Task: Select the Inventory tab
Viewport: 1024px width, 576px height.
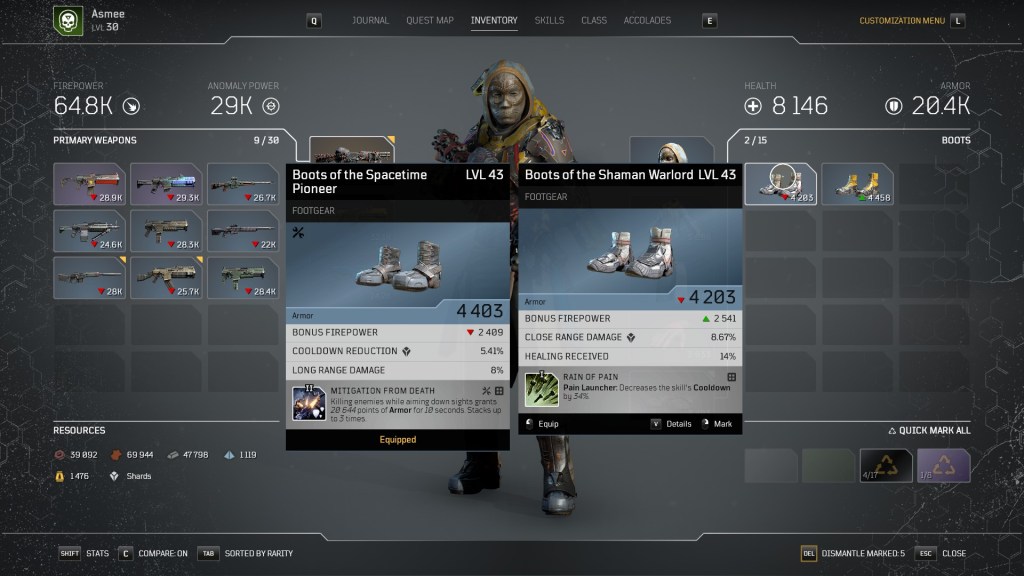Action: [x=494, y=20]
